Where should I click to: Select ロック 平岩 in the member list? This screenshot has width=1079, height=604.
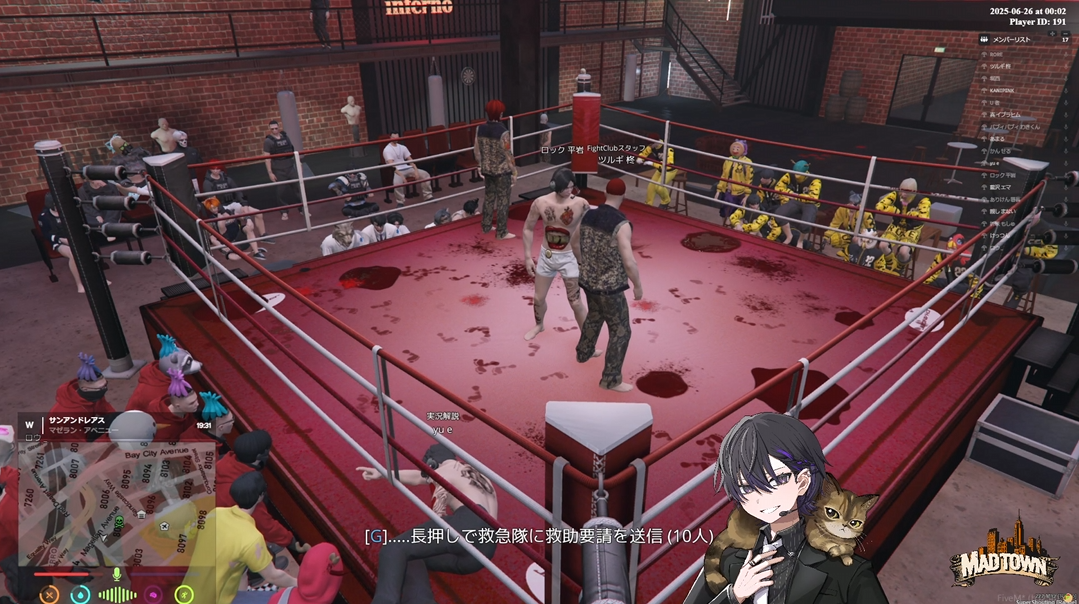tap(1001, 176)
